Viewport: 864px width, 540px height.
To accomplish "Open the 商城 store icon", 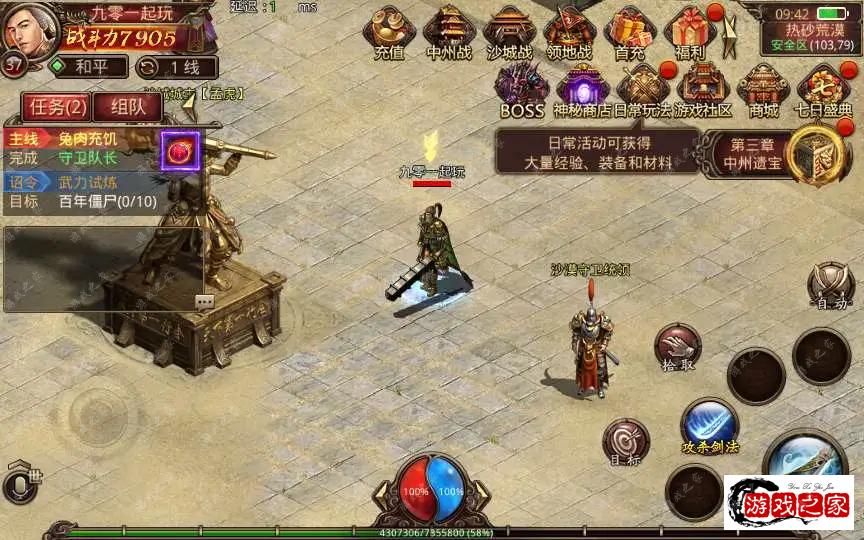I will point(763,90).
